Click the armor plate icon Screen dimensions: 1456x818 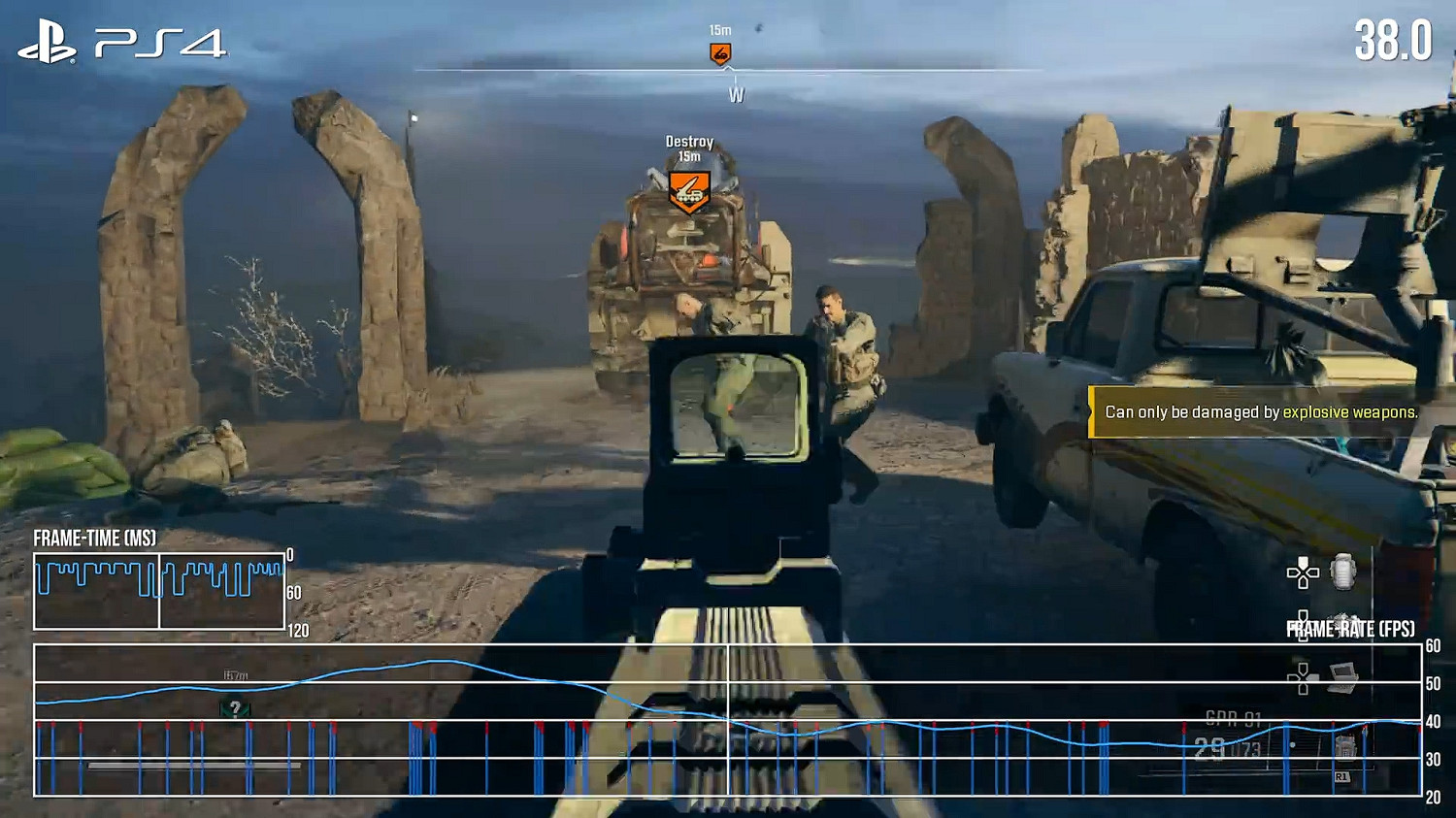pyautogui.click(x=1341, y=573)
